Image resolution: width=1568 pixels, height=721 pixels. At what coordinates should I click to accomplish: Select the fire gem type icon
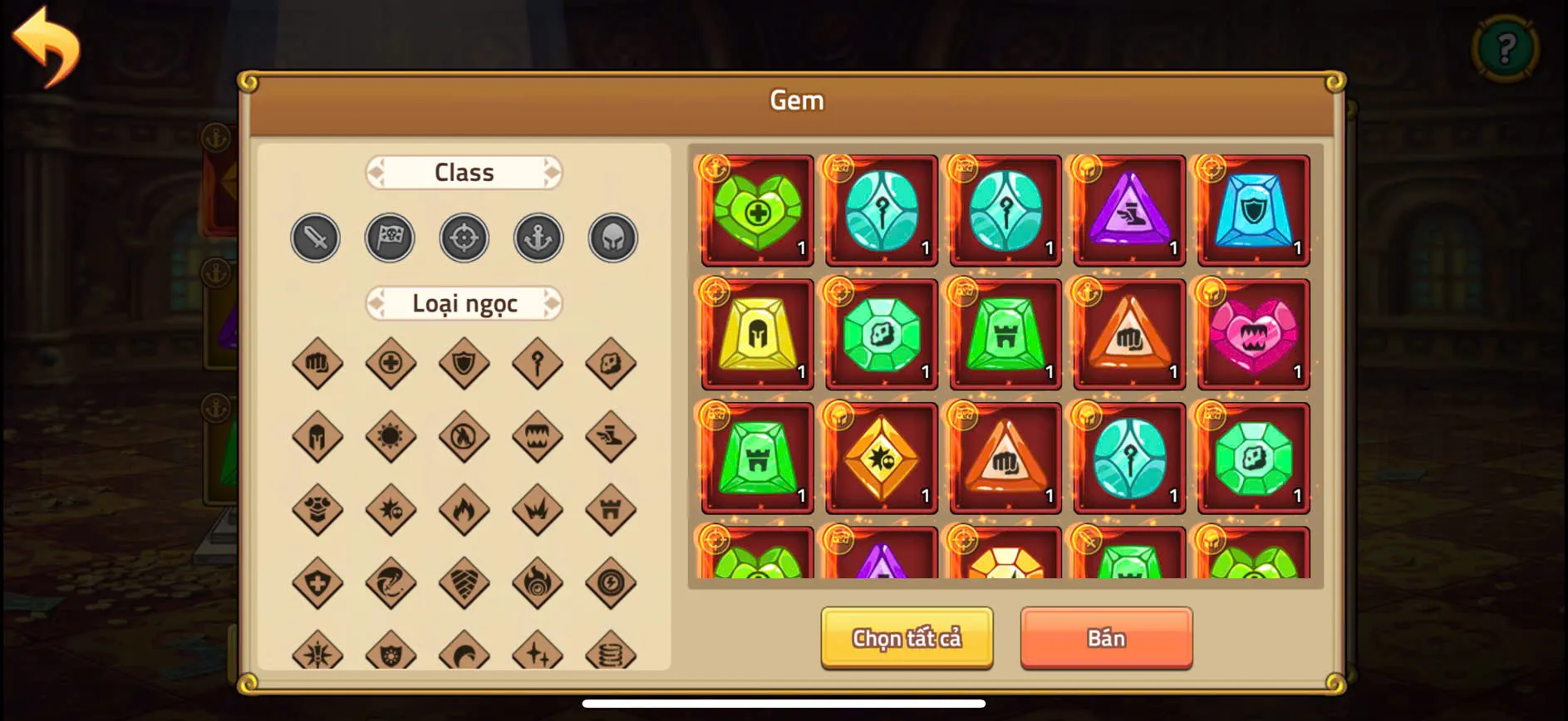[464, 510]
